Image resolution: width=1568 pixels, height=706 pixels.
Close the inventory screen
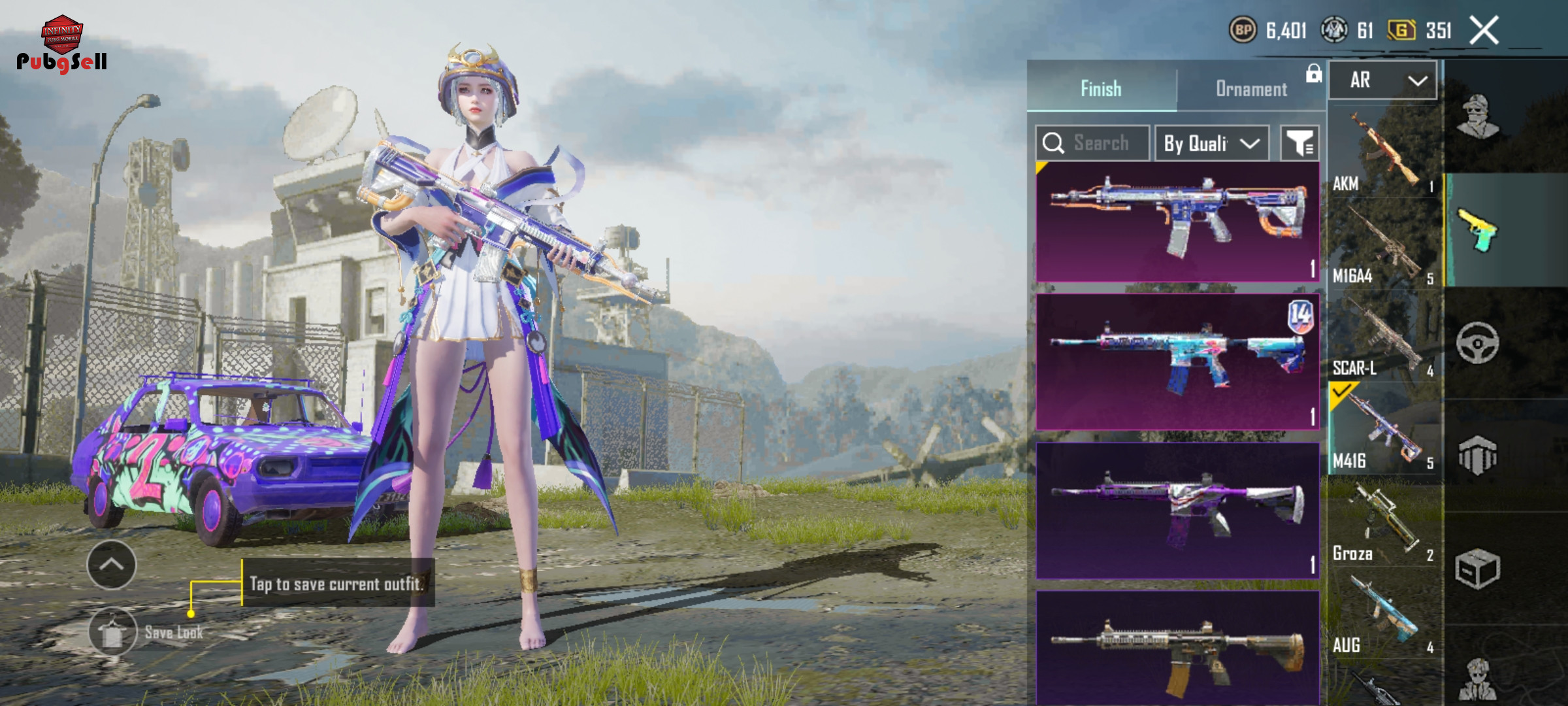(1484, 31)
